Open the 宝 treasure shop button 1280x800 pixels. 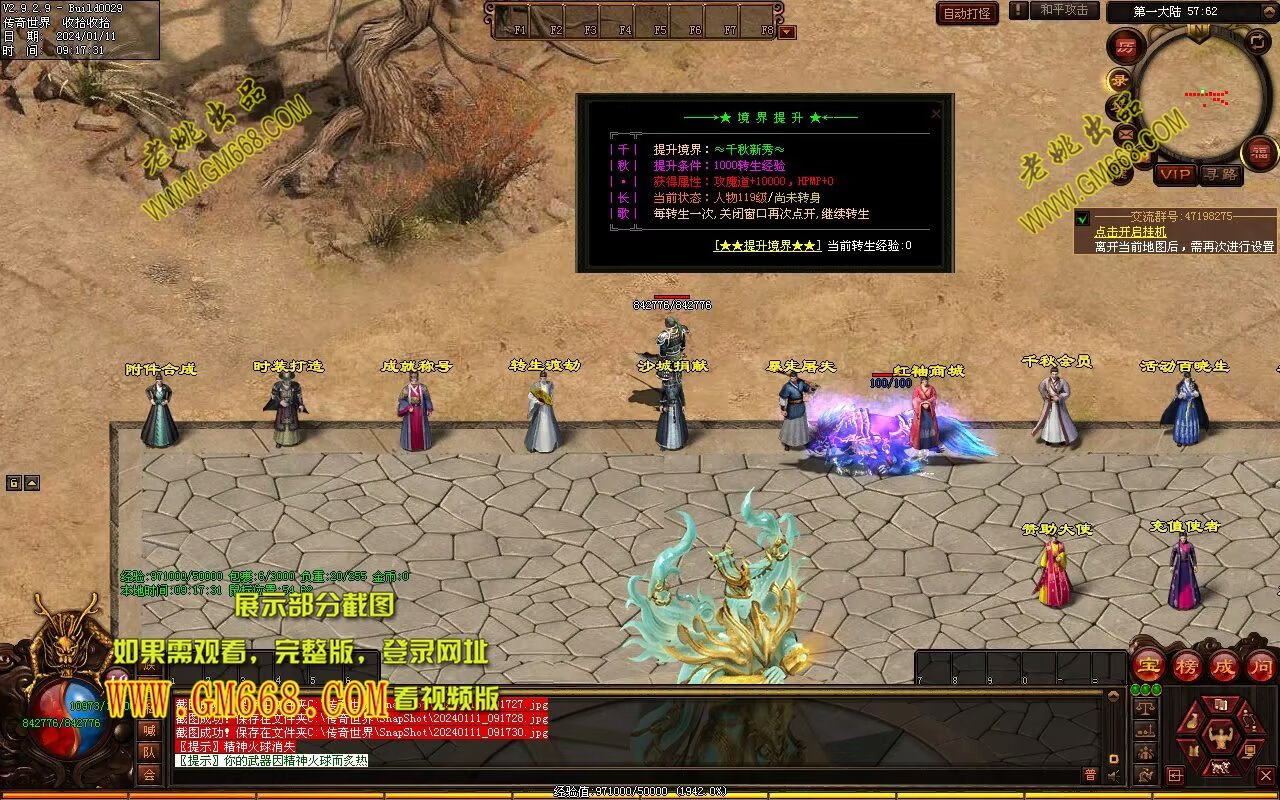(1148, 666)
